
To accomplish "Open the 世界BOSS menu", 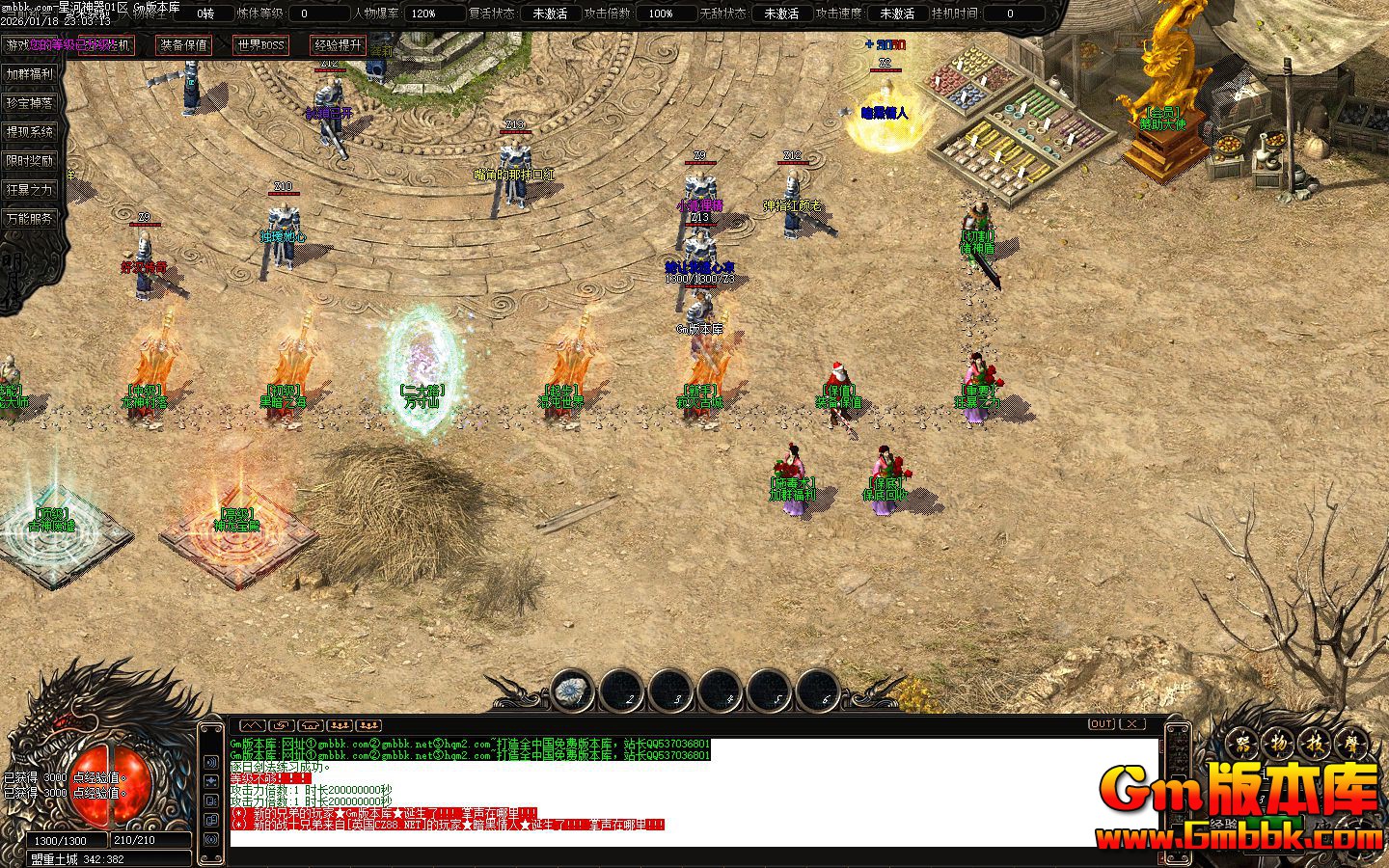I will pyautogui.click(x=260, y=45).
